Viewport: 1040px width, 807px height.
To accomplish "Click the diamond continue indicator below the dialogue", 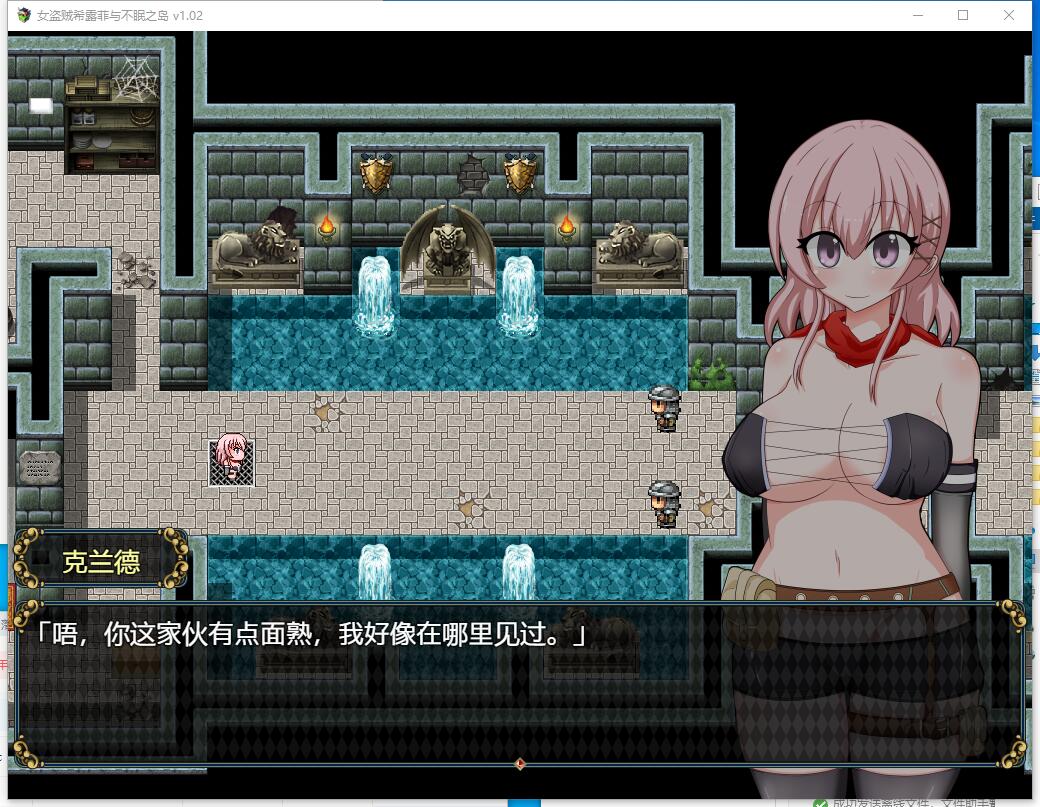I will [519, 764].
